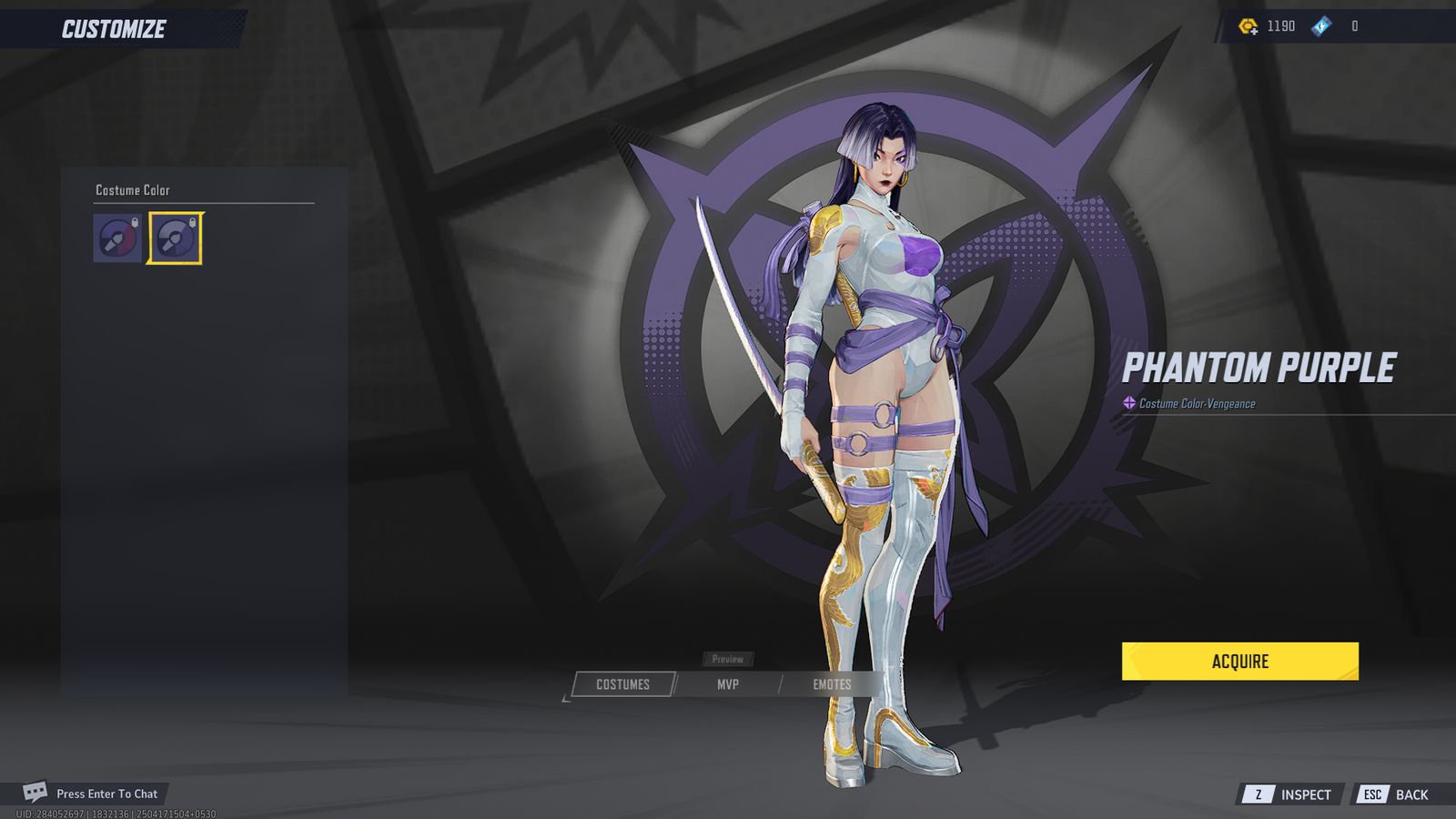Click the blue ticket currency icon

tap(1321, 26)
